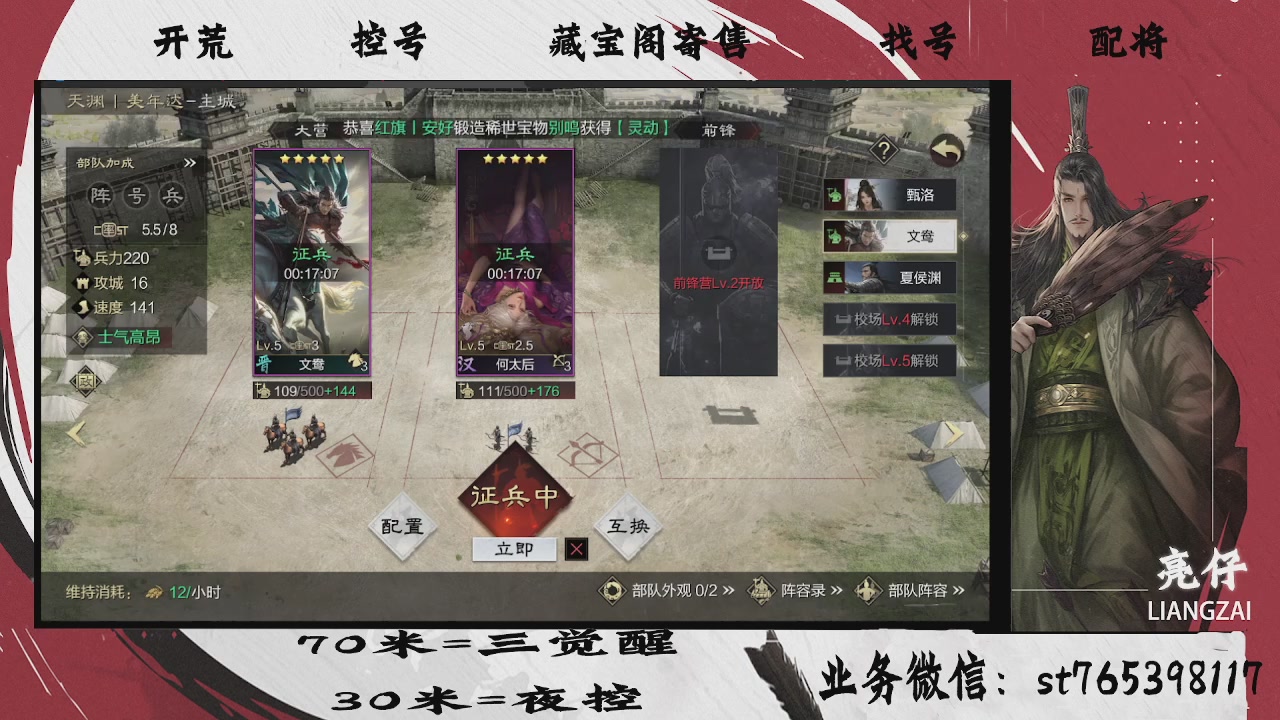Viewport: 1280px width, 720px height.
Task: Expand 部队加成 panel via double arrow
Action: click(x=189, y=160)
